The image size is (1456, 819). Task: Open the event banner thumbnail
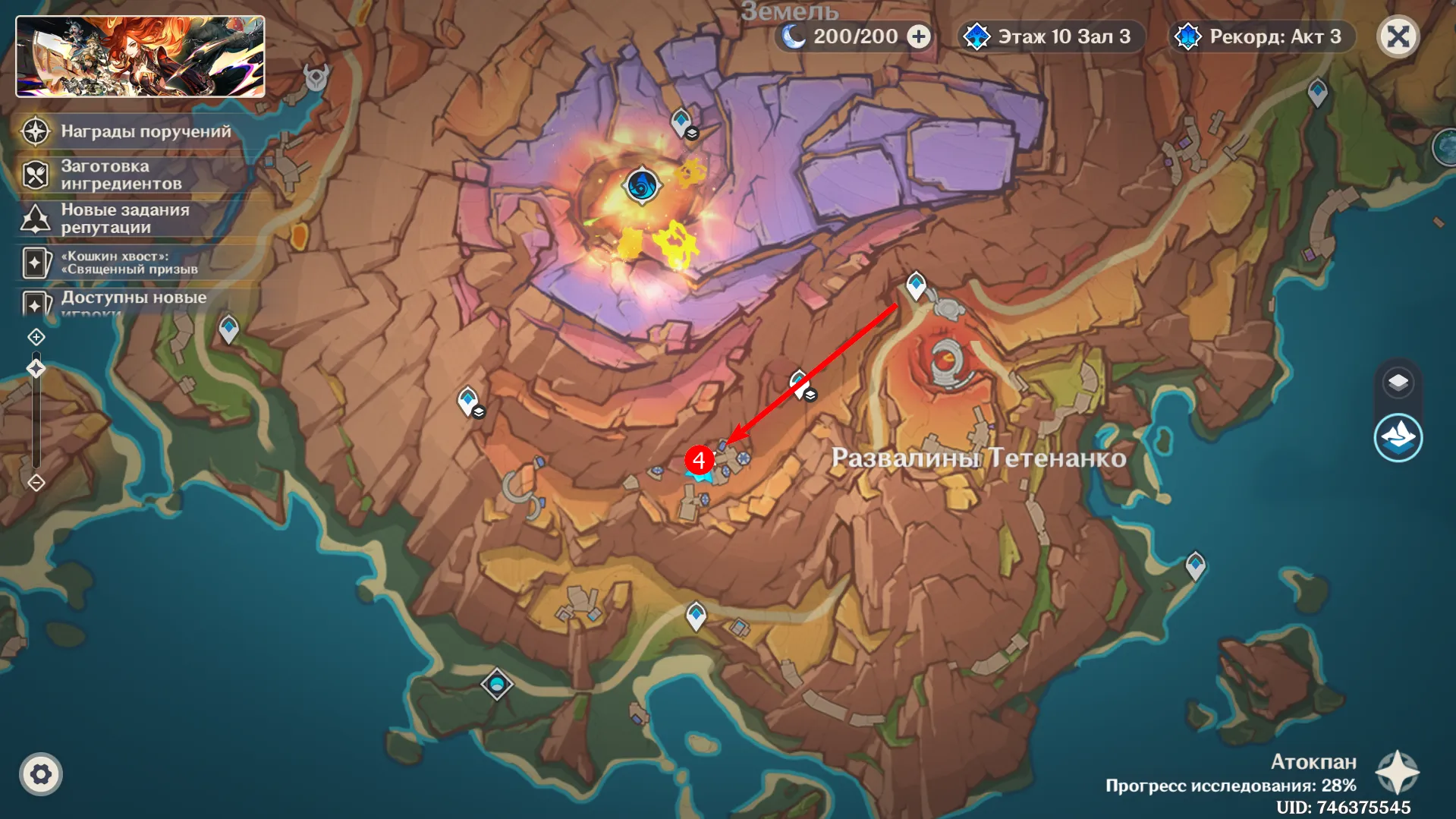(140, 57)
